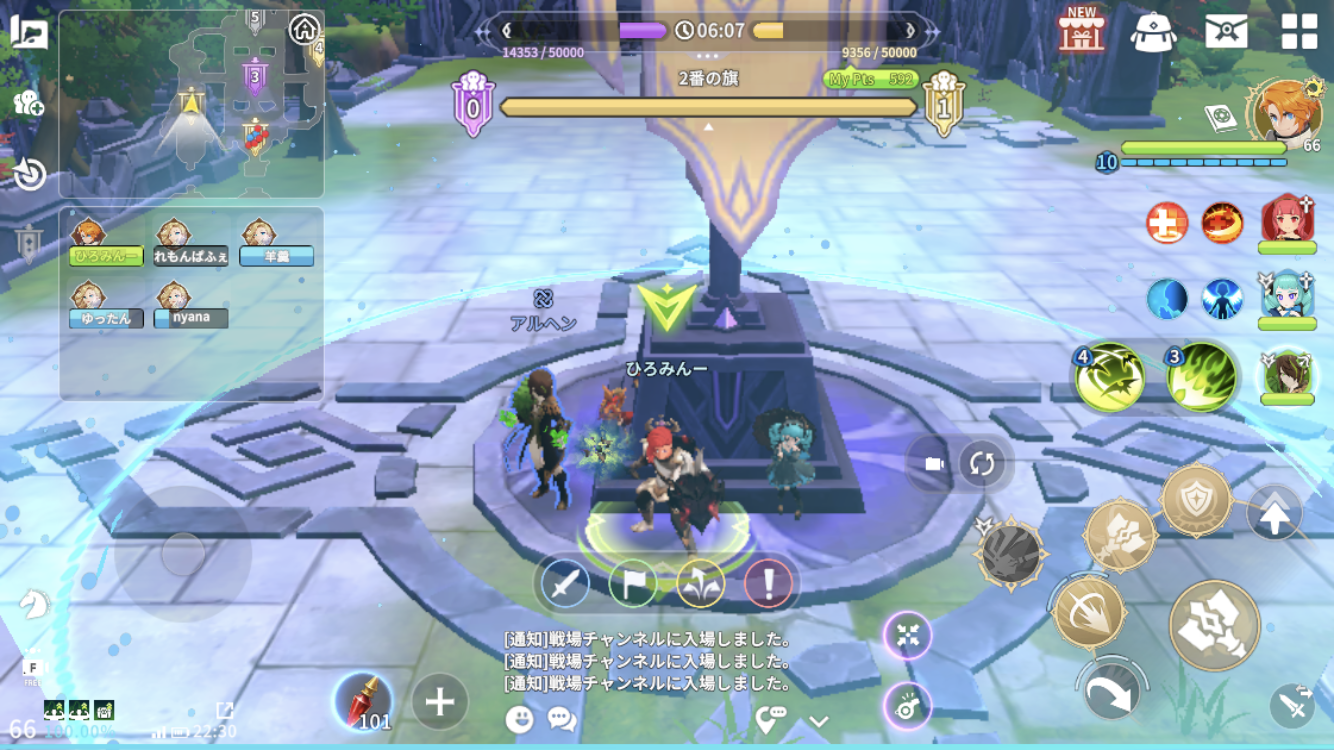
Task: Tap the home icon on minimap
Action: [x=304, y=29]
